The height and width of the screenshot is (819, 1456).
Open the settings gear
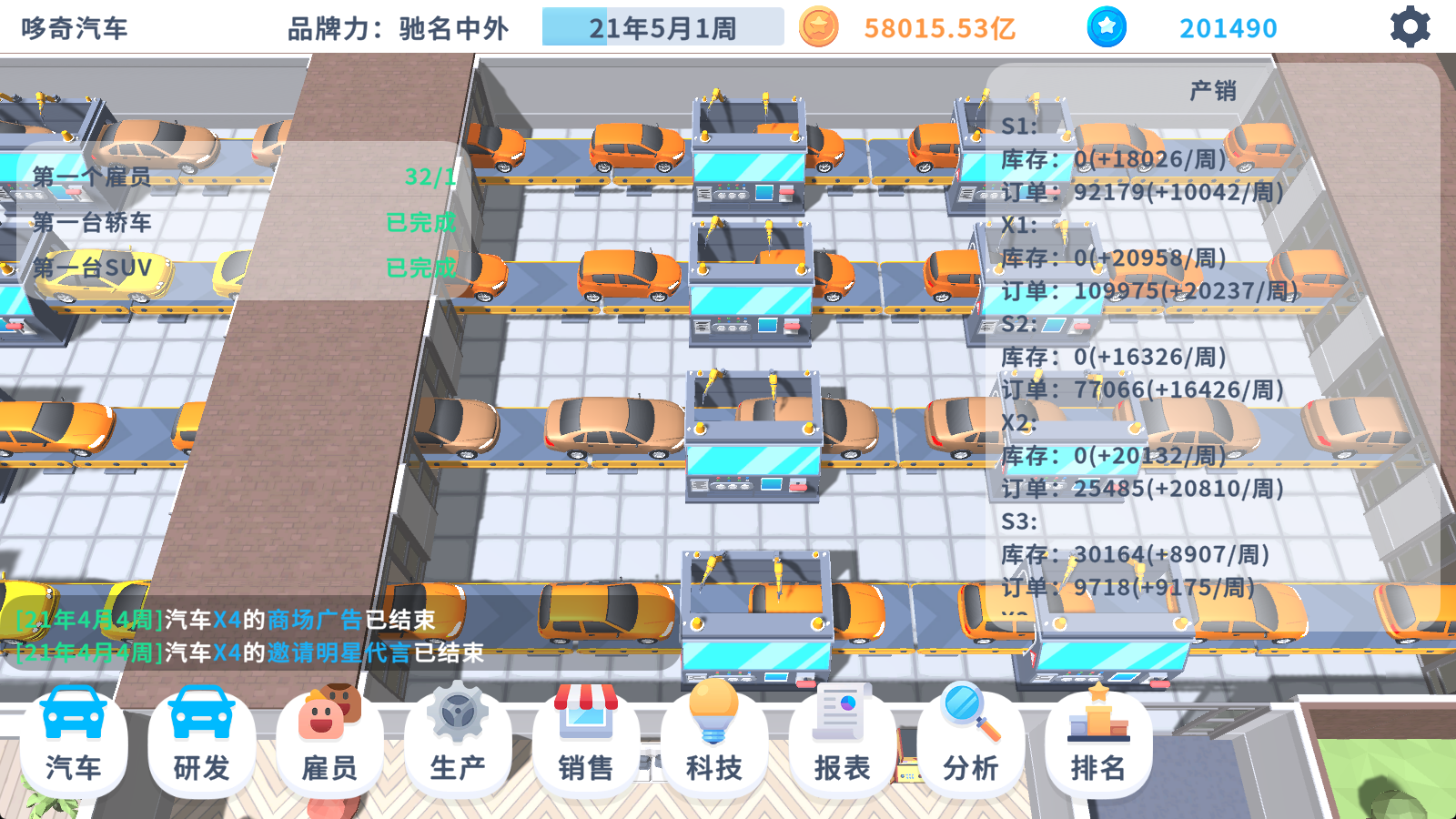tap(1409, 26)
